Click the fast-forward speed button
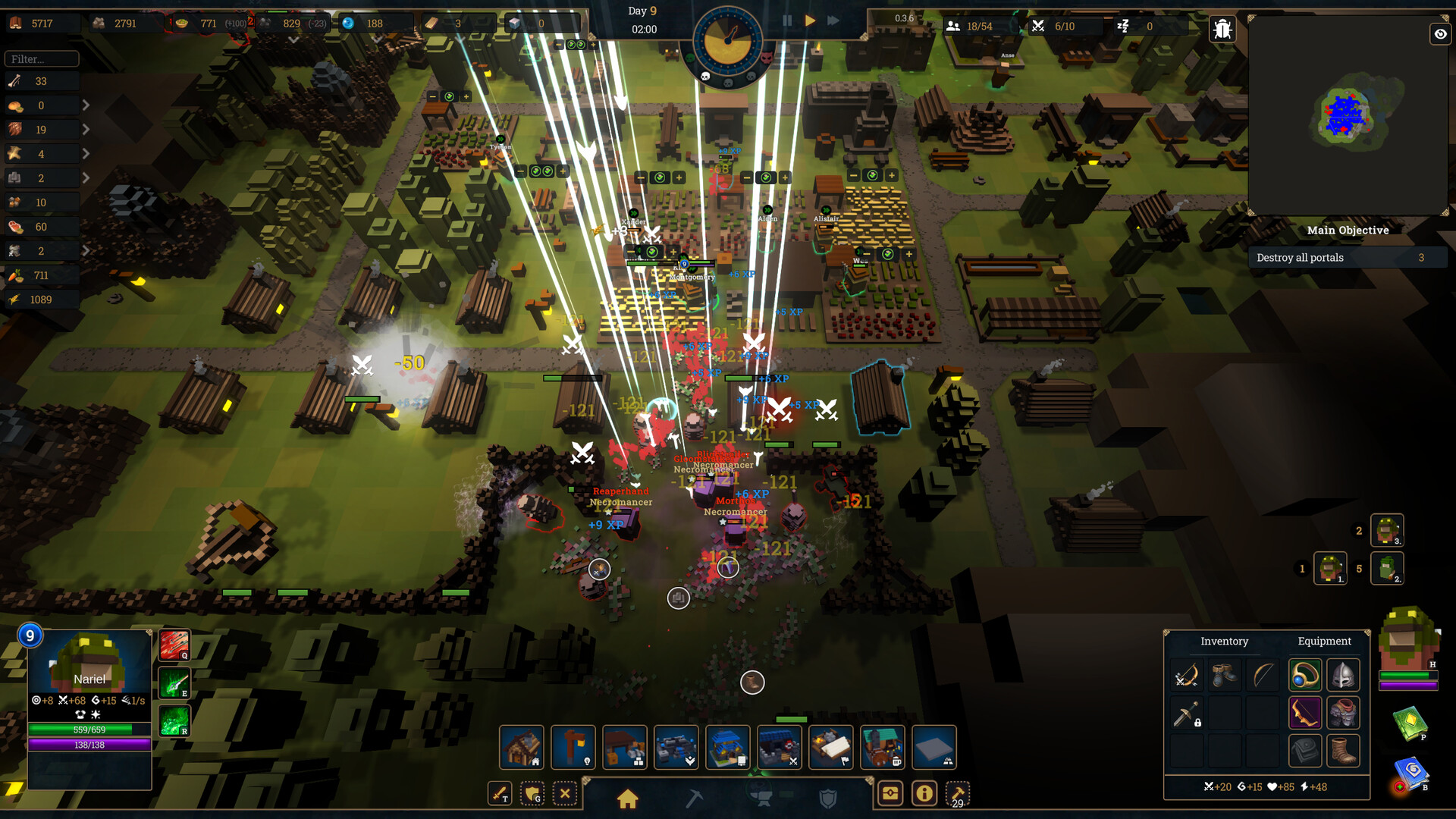The height and width of the screenshot is (819, 1456). (833, 20)
